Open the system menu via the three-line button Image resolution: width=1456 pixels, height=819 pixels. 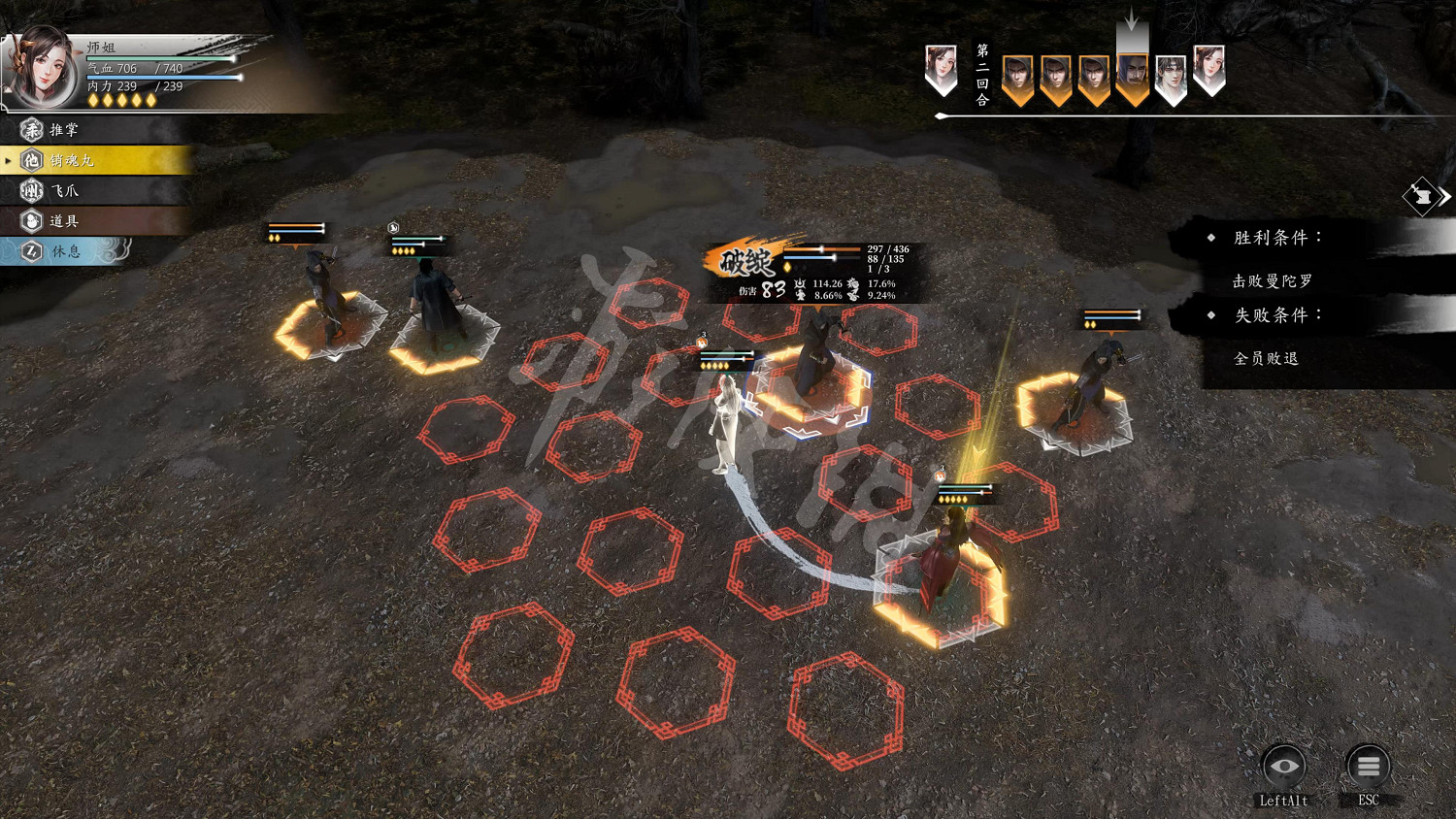tap(1368, 768)
